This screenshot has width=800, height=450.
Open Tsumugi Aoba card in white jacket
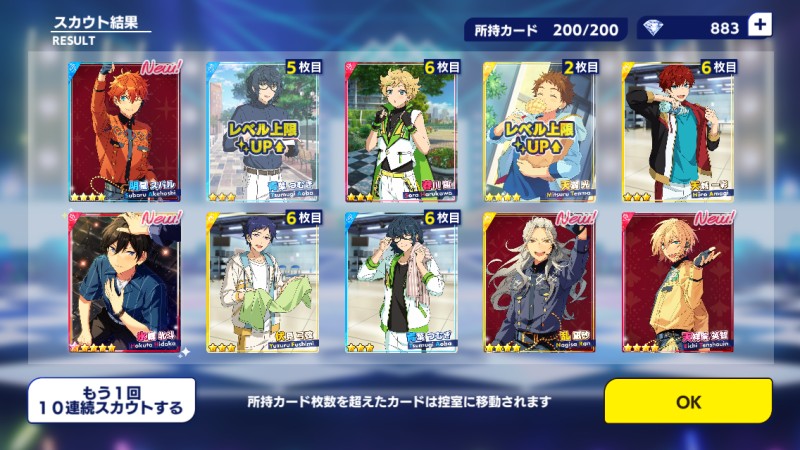pos(403,282)
